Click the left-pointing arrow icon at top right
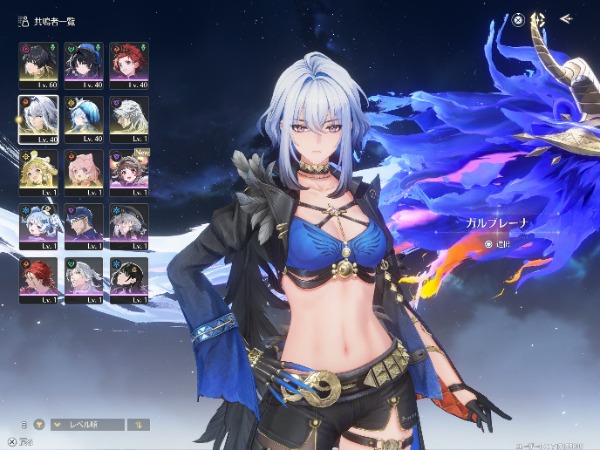This screenshot has width=600, height=450. click(x=566, y=18)
